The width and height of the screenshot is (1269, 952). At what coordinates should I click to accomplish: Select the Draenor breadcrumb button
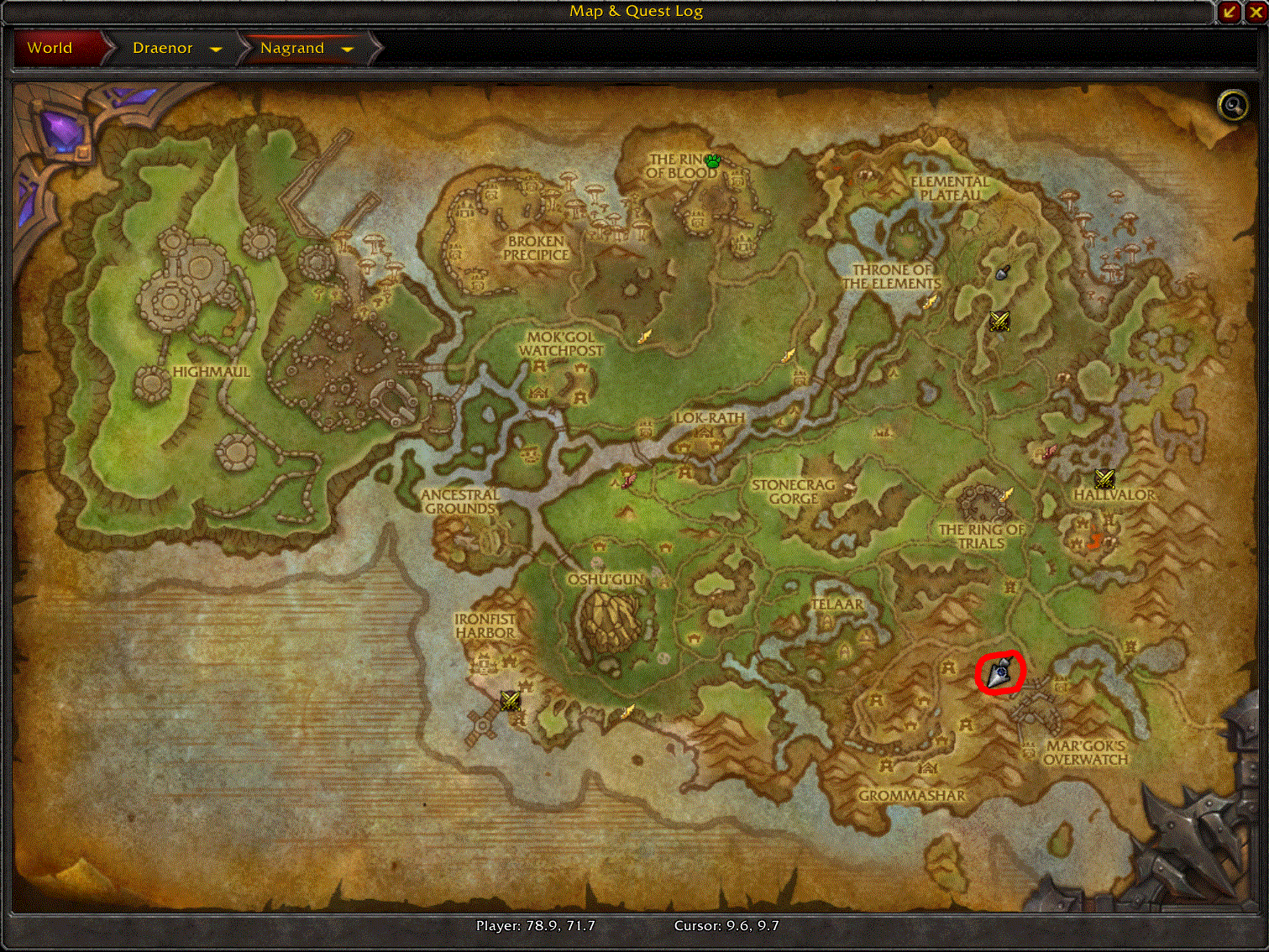(x=163, y=48)
